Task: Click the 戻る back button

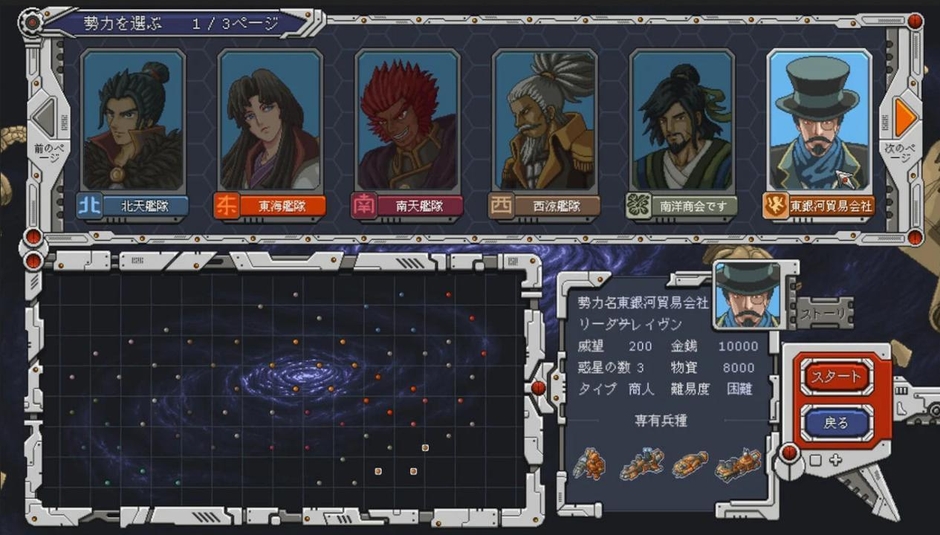Action: pos(835,422)
